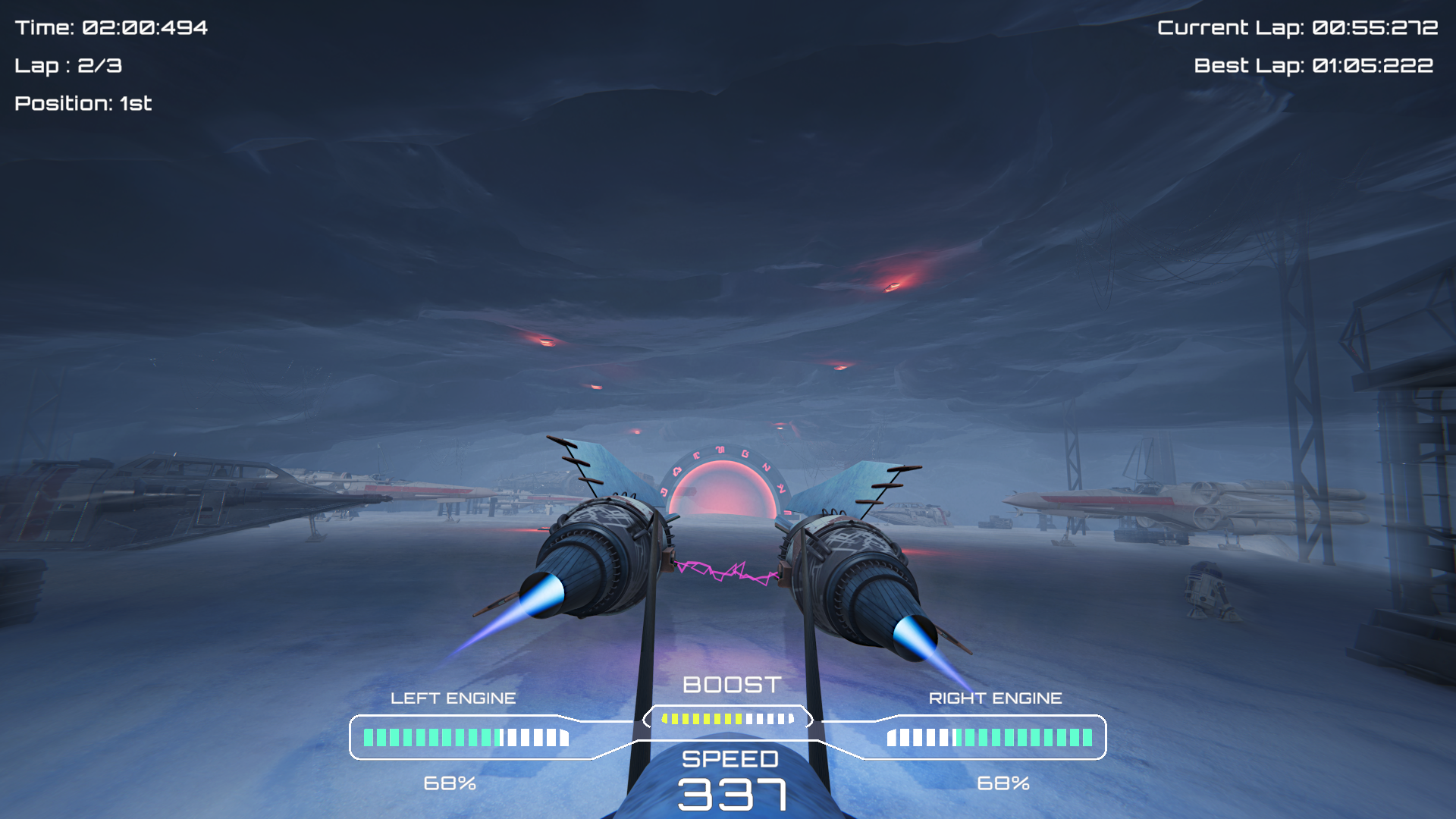Click the SPEED label text
1456x819 pixels.
click(x=730, y=758)
